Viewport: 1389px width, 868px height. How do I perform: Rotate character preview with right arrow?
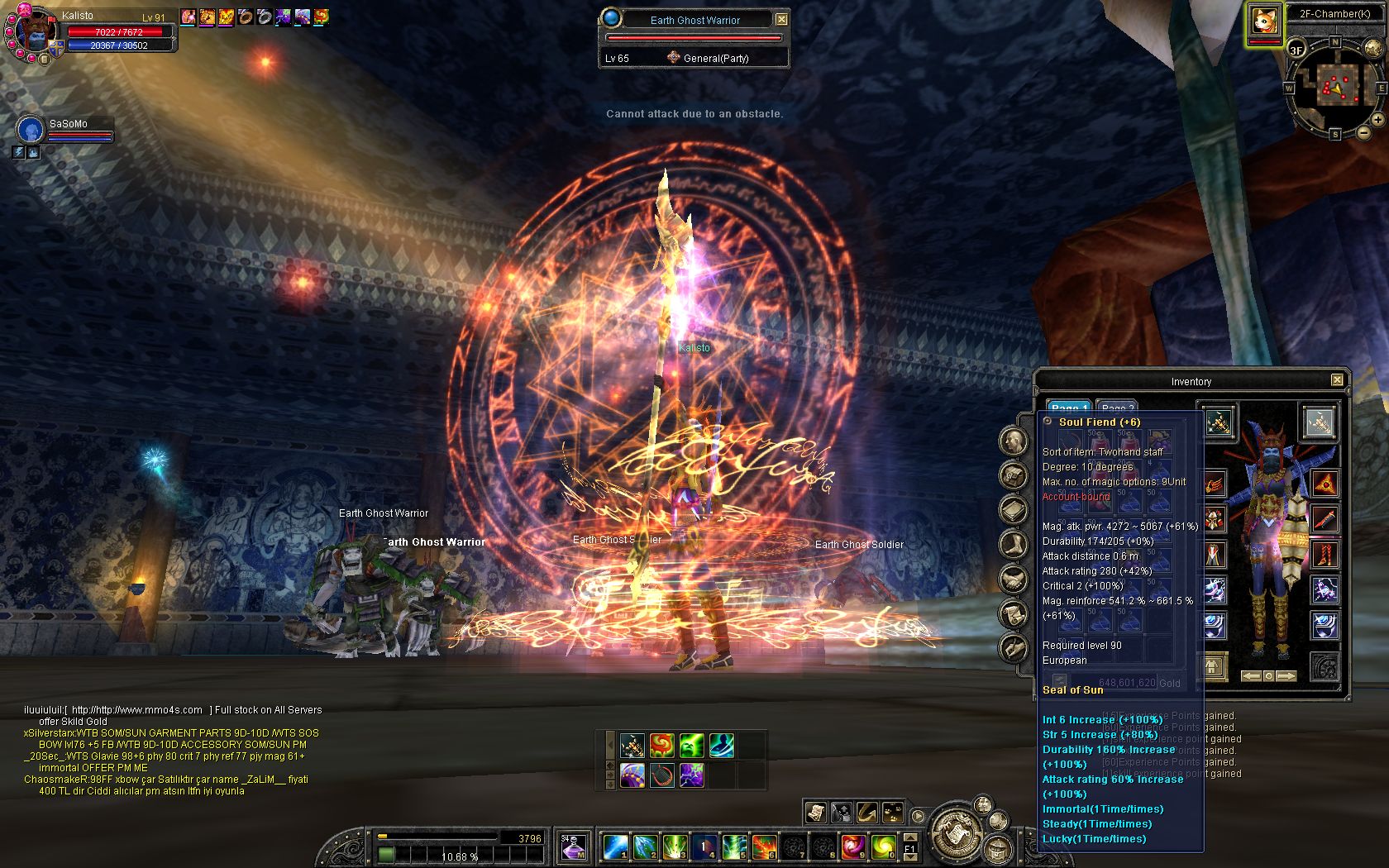[1286, 675]
